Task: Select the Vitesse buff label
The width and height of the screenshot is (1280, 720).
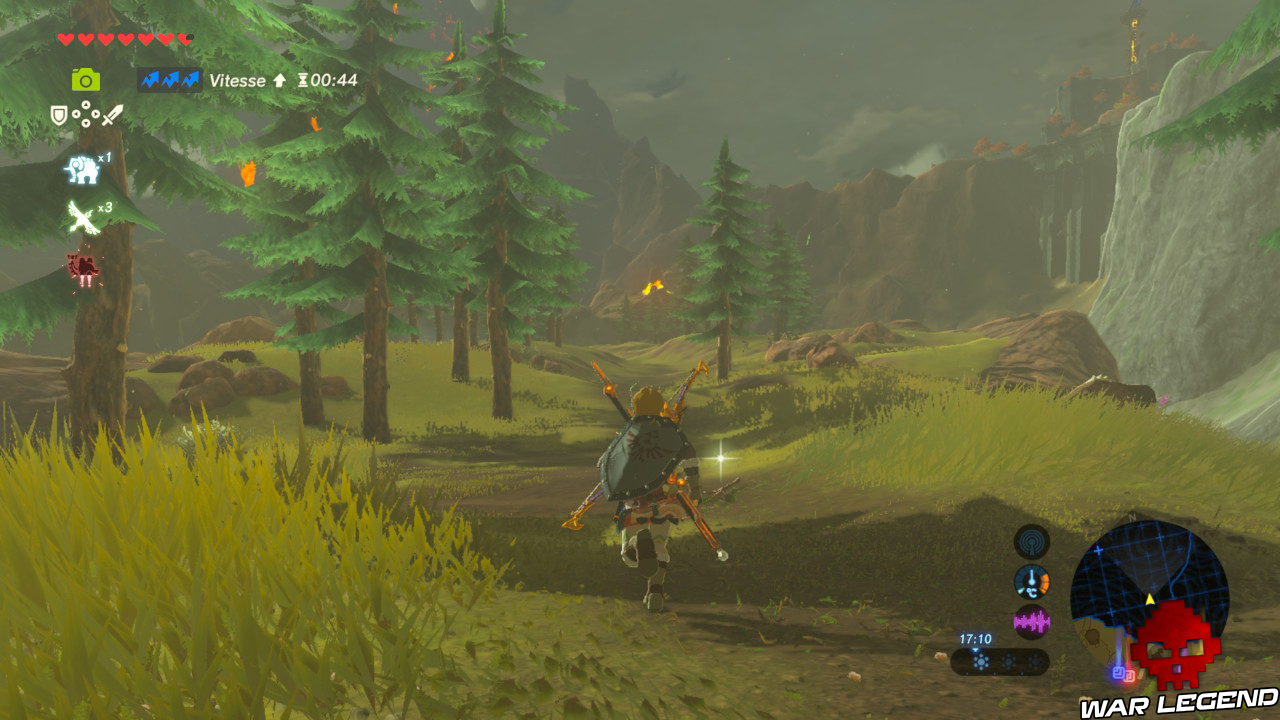Action: click(237, 80)
